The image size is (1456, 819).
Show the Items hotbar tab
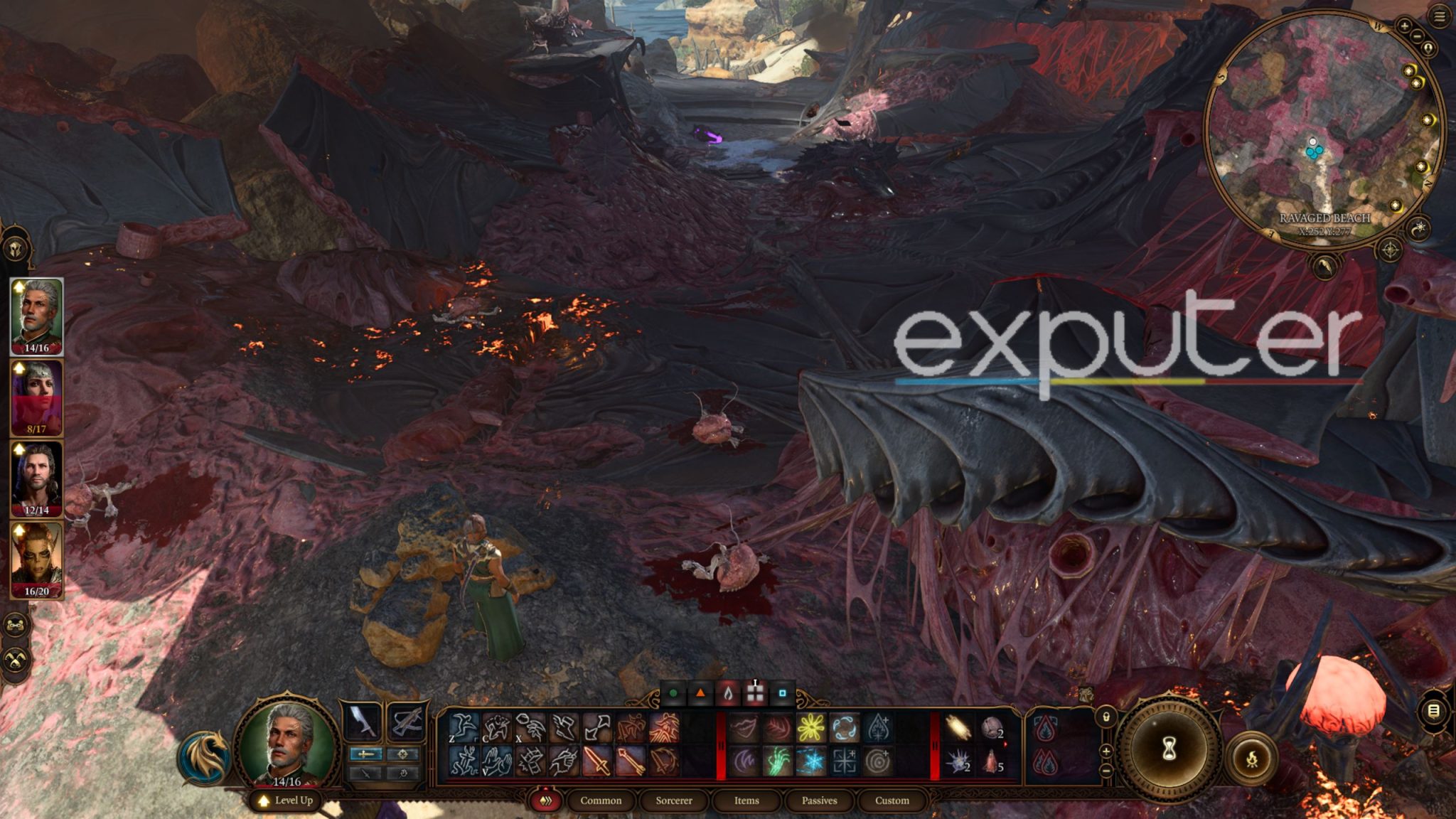click(746, 801)
